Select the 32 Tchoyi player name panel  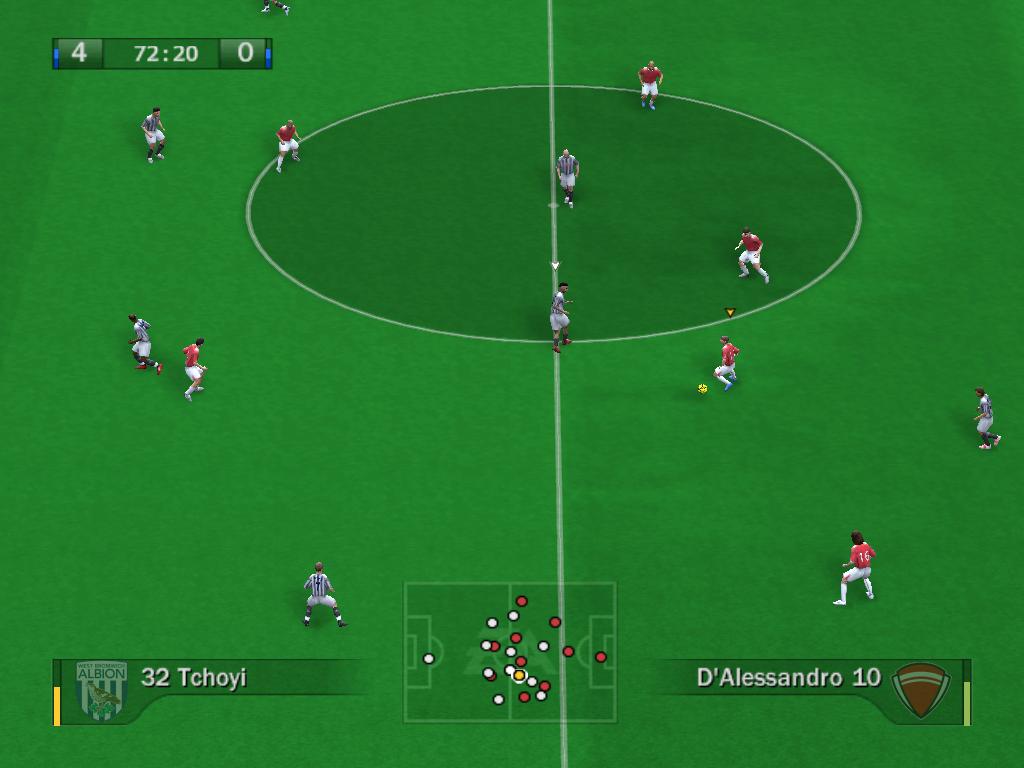pos(194,678)
